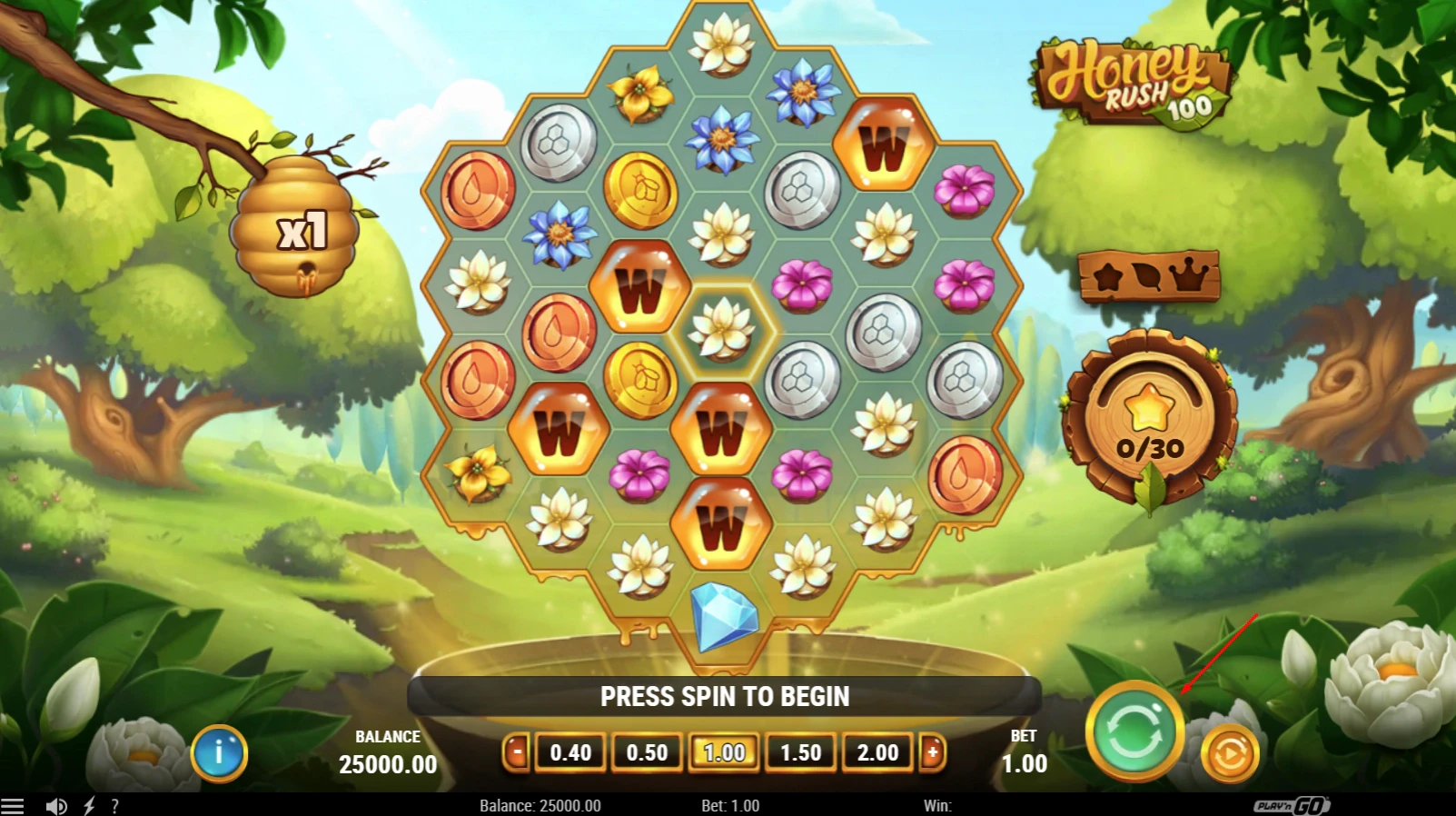Select the 1.00 bet chip
The width and height of the screenshot is (1456, 816).
(723, 752)
